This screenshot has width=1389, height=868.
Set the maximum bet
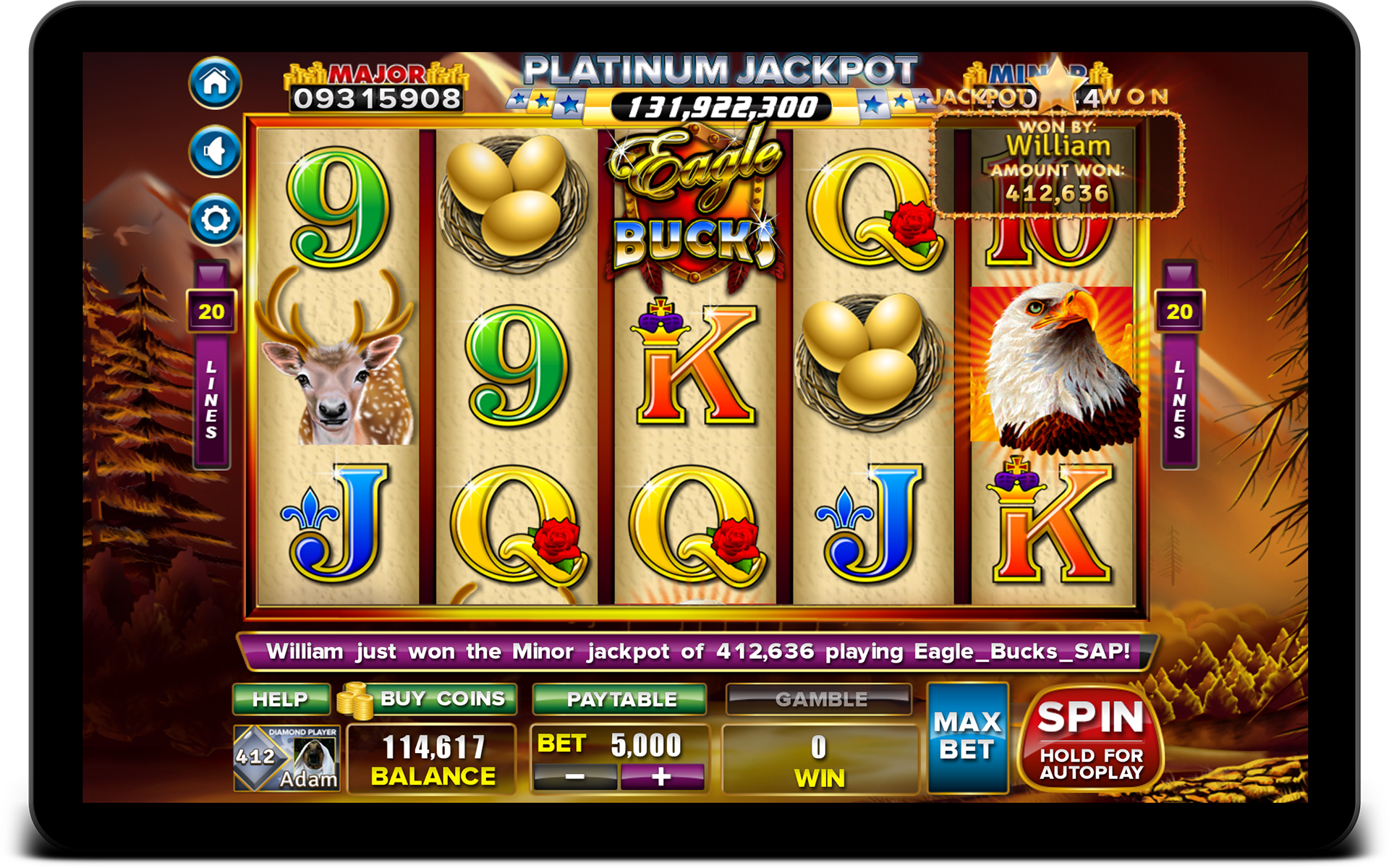[967, 737]
